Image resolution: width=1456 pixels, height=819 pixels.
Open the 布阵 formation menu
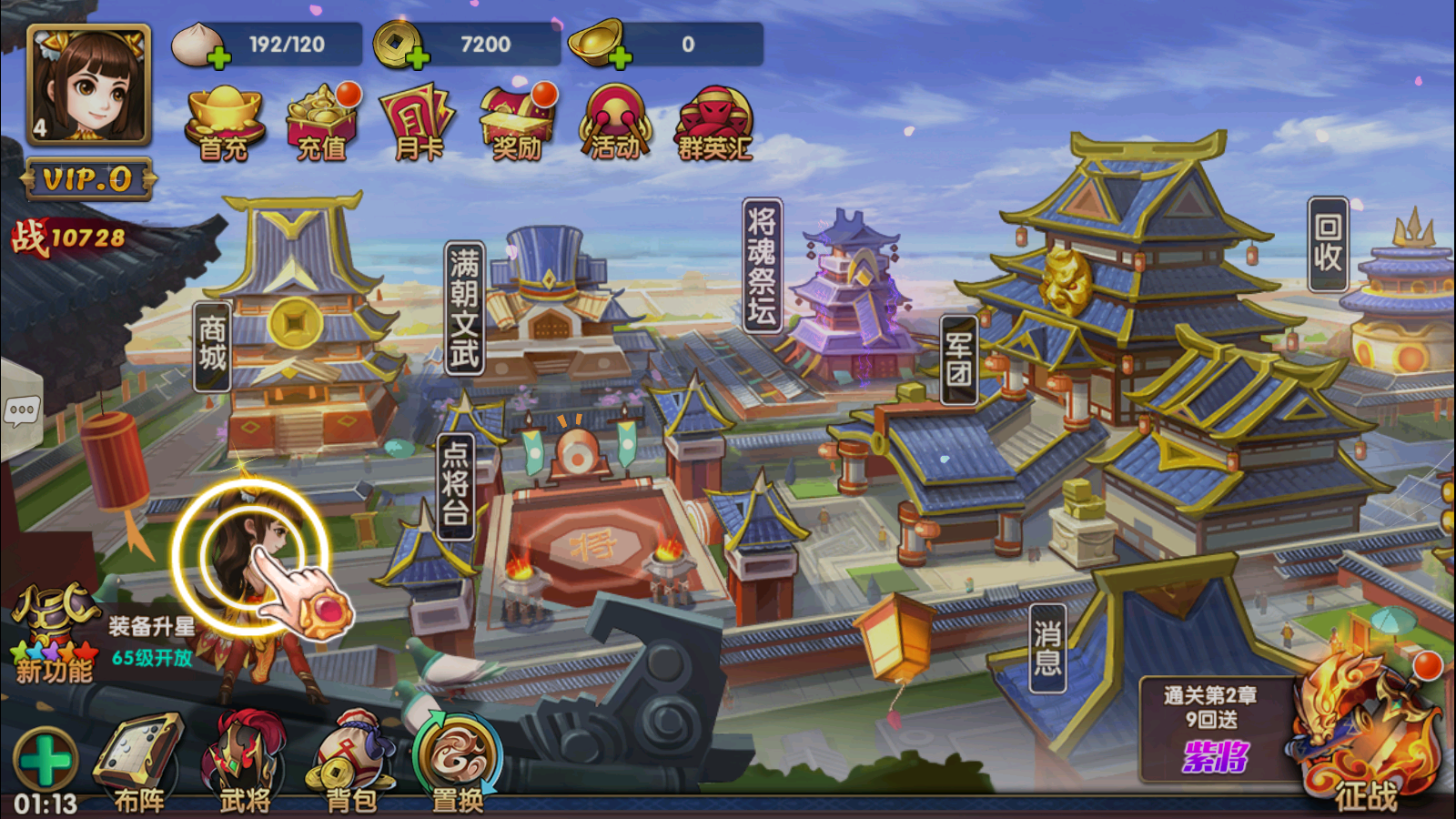coord(140,764)
